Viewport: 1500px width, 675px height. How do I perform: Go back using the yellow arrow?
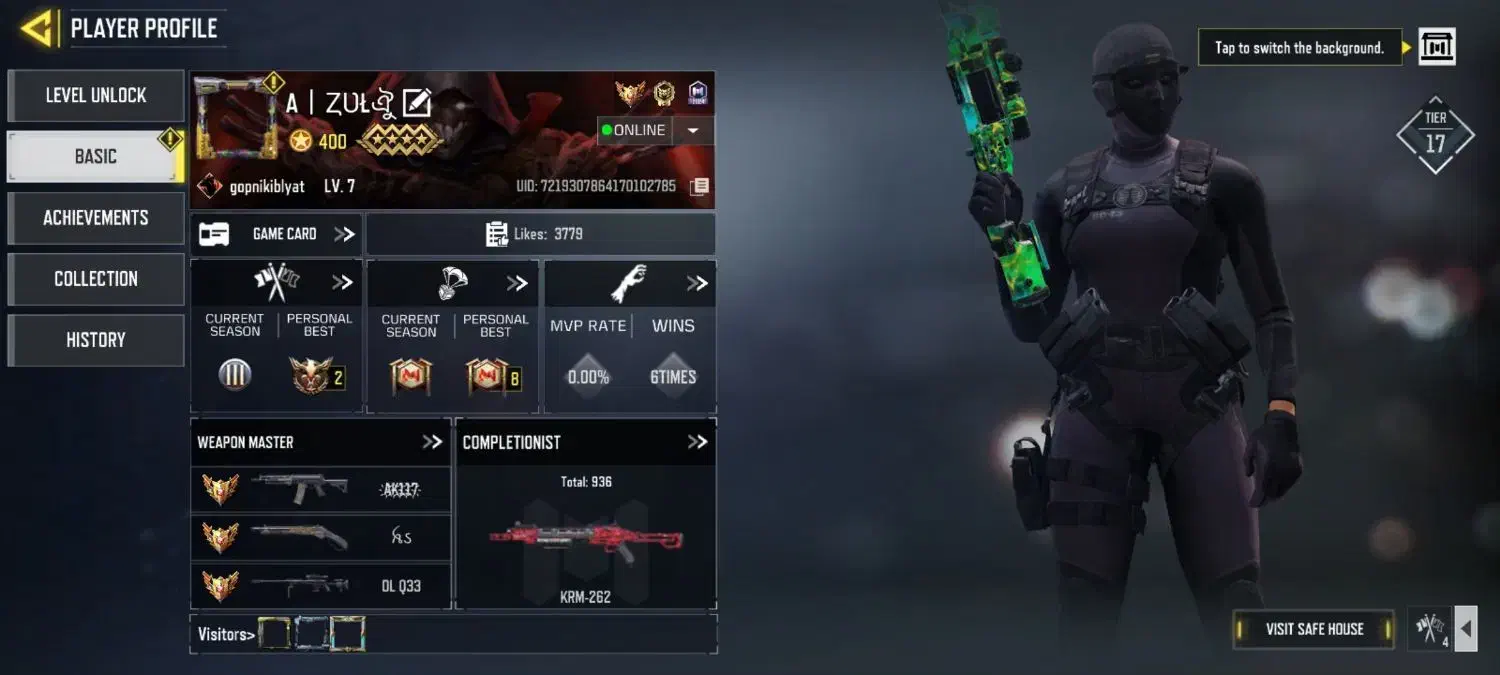click(36, 28)
